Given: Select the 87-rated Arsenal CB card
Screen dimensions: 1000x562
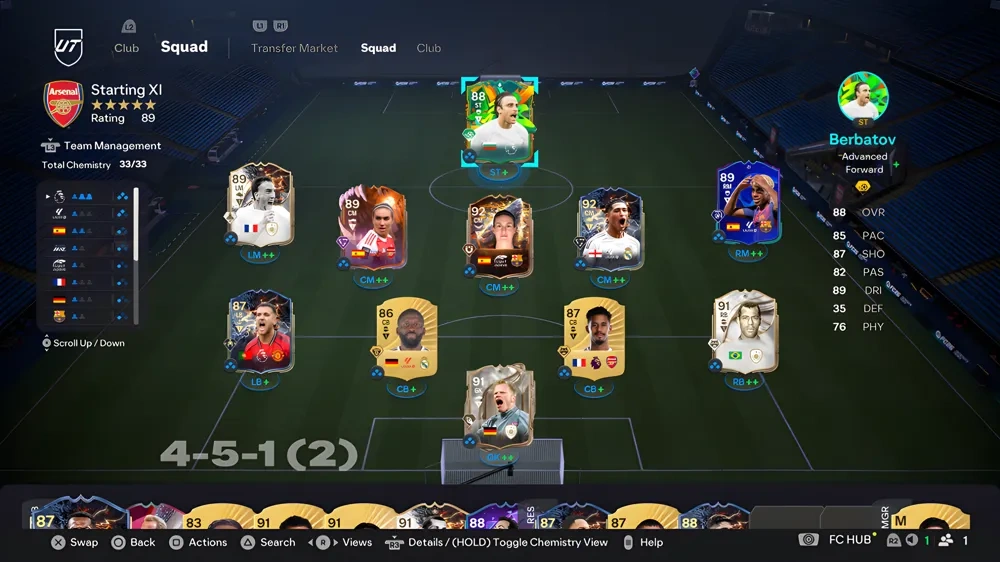Looking at the screenshot, I should tap(593, 338).
